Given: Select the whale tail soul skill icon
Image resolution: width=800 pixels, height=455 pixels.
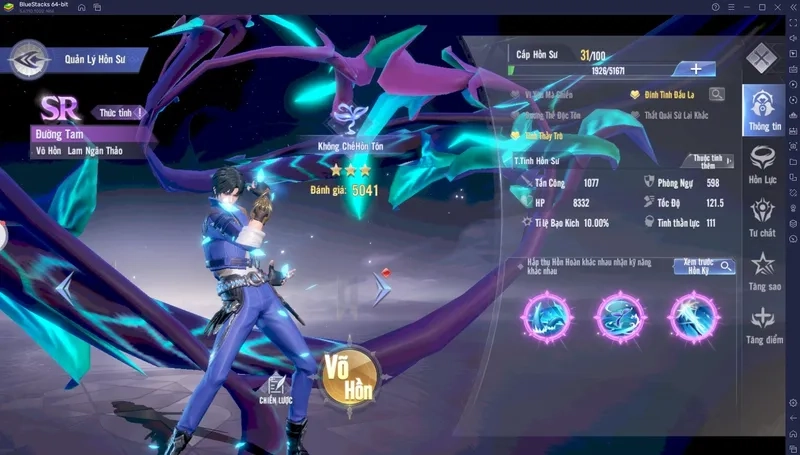Looking at the screenshot, I should (x=620, y=318).
